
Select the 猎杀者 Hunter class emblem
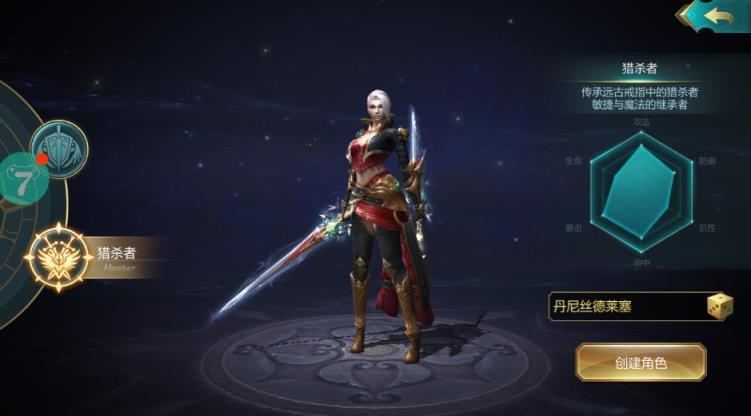[58, 258]
